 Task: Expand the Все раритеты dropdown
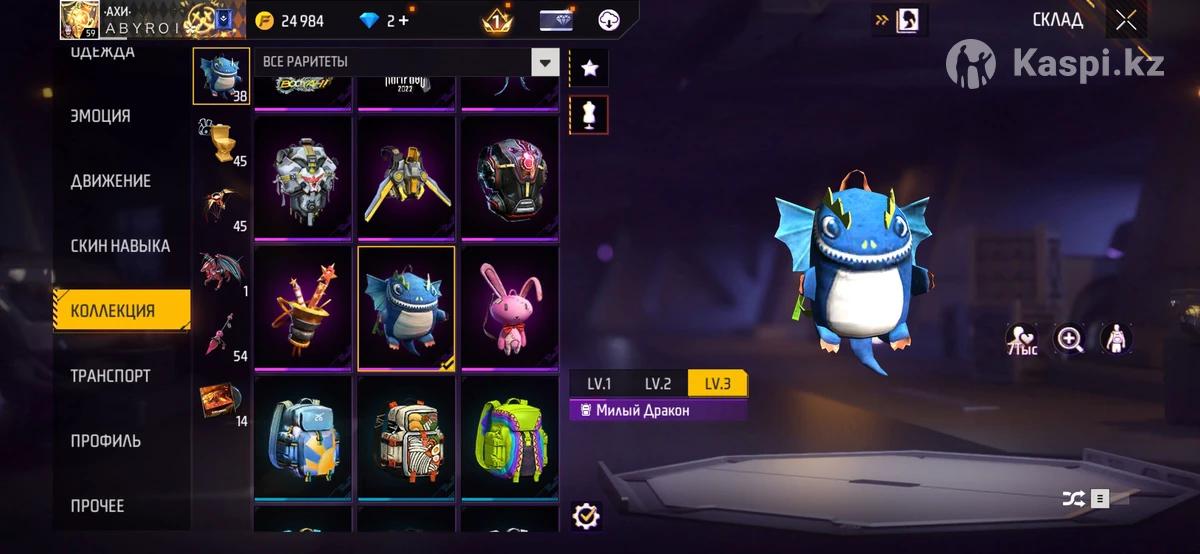point(544,62)
